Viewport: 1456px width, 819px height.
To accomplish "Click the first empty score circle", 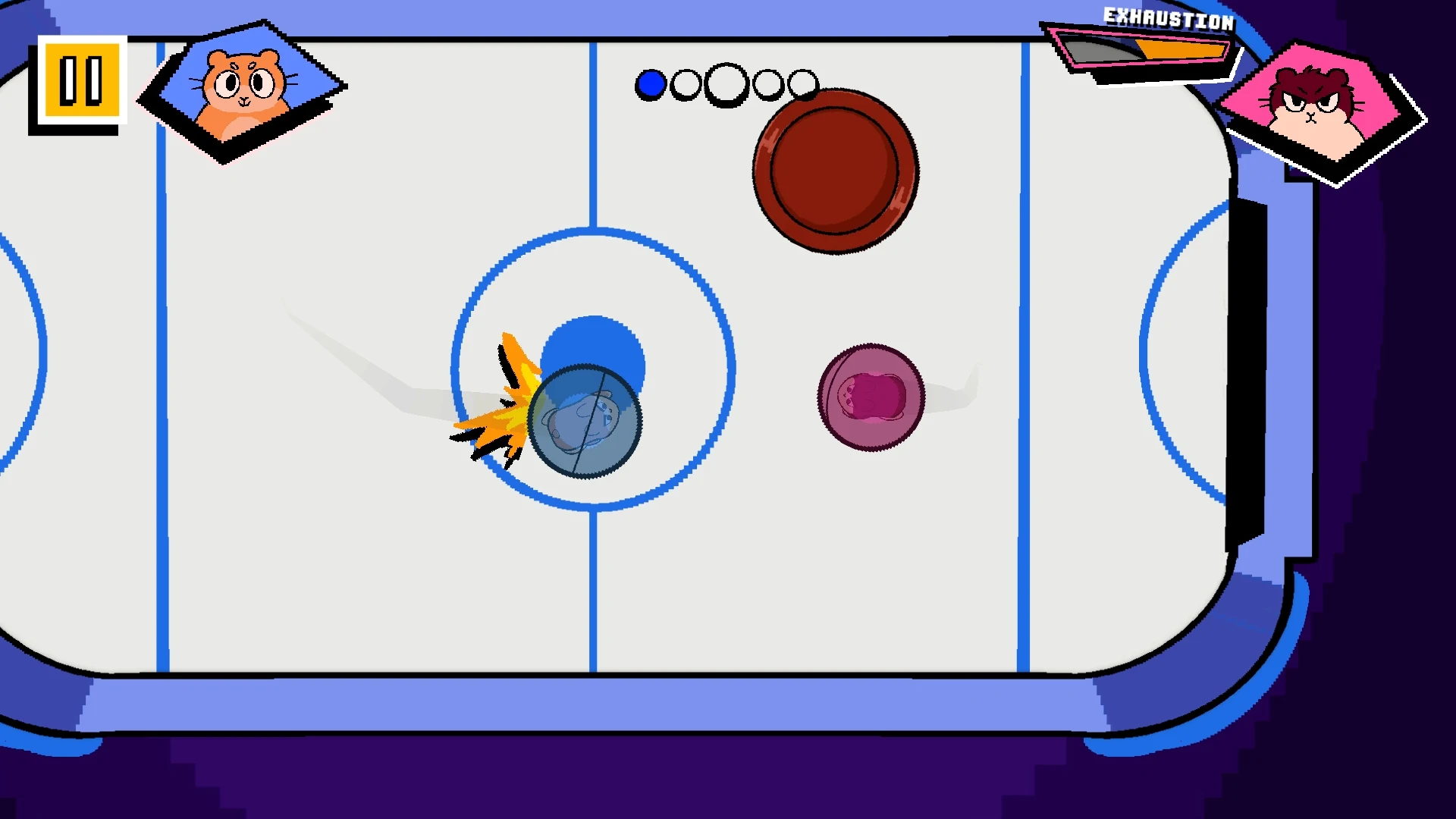I will pos(685,83).
